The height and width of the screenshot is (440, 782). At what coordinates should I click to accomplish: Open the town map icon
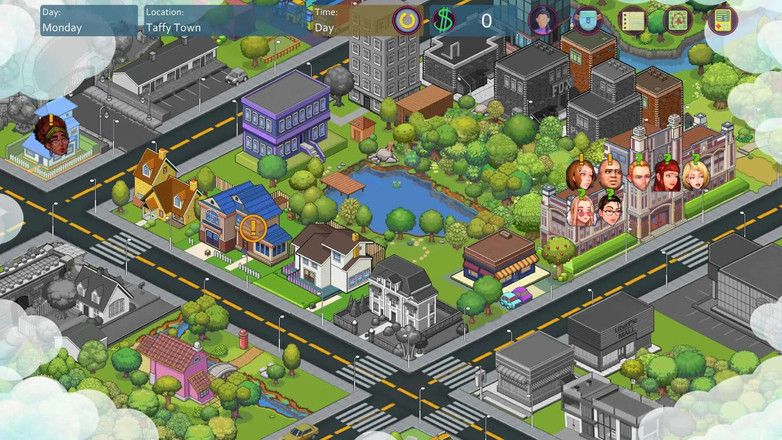677,20
